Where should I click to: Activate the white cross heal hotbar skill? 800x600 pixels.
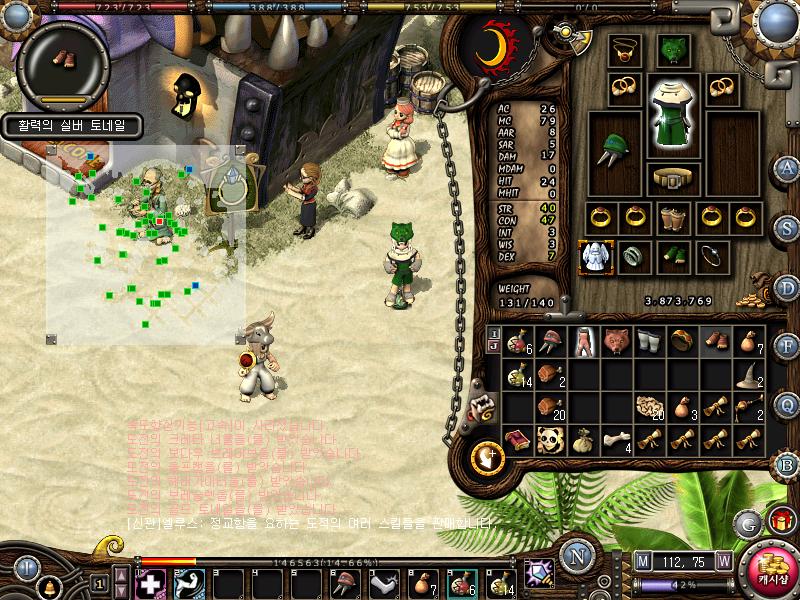pyautogui.click(x=150, y=583)
